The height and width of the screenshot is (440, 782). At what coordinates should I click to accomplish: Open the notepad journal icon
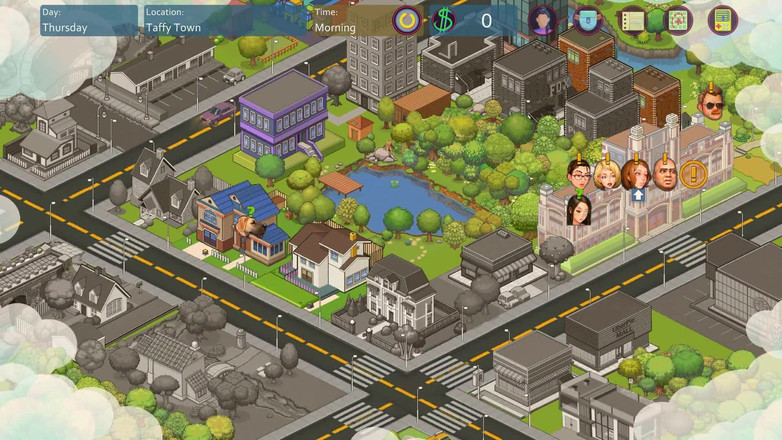tap(632, 20)
